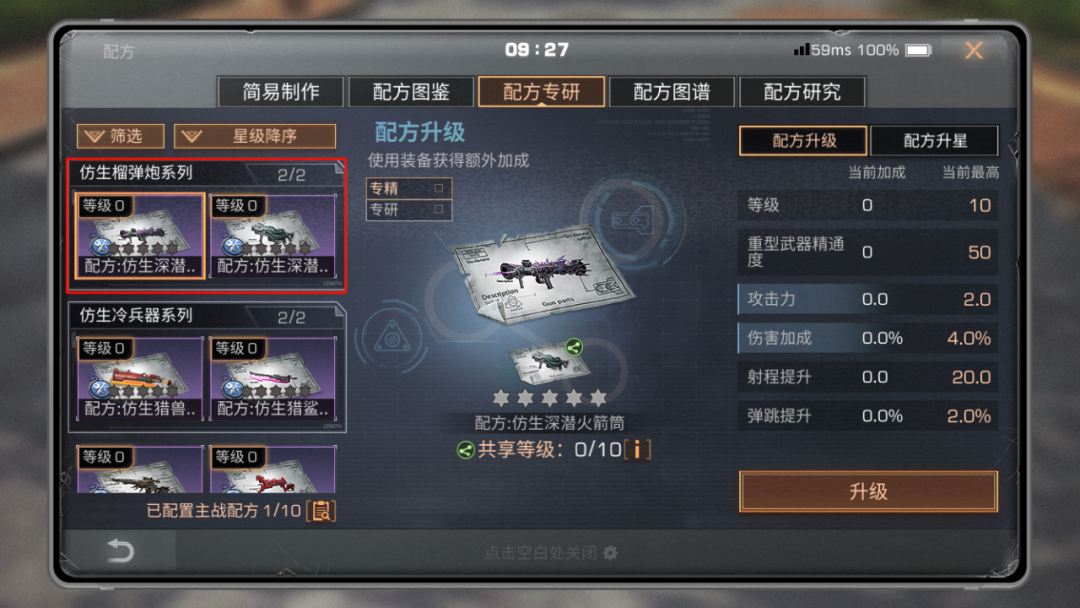Click the 升级 upgrade button
This screenshot has width=1080, height=608.
click(x=868, y=492)
